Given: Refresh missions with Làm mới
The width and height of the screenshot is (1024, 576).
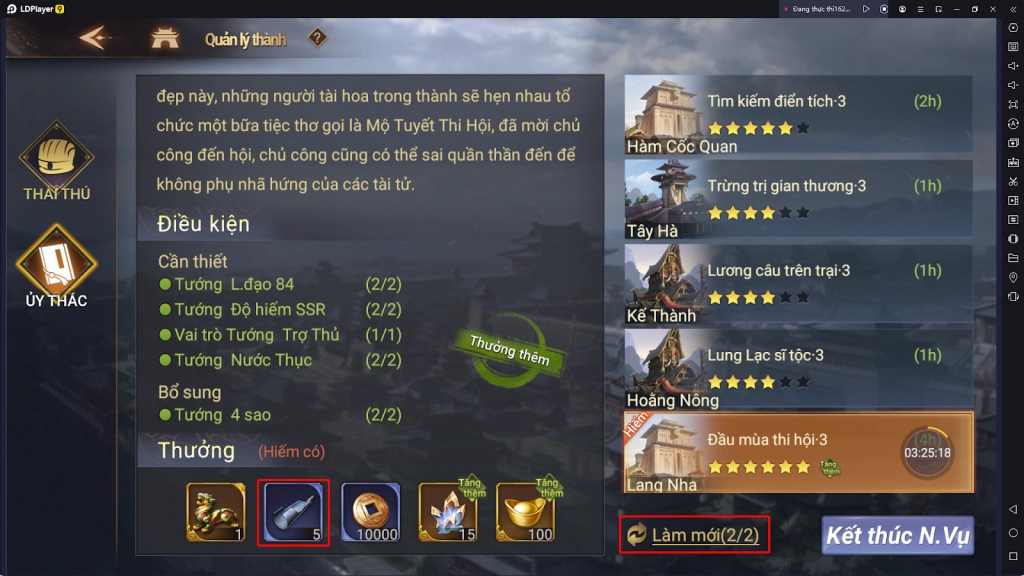Looking at the screenshot, I should (694, 535).
